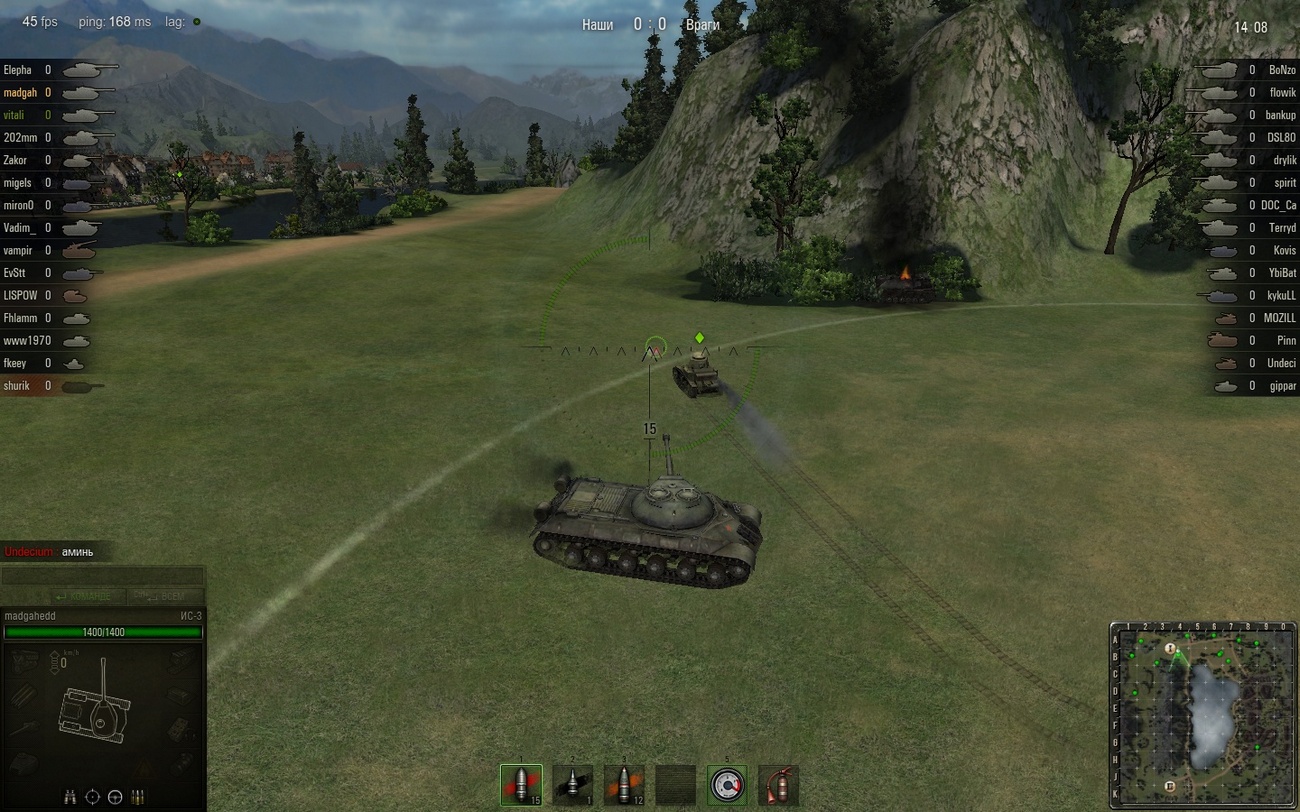Click the binoculars icon in damage panel
This screenshot has height=812, width=1300.
[70, 797]
